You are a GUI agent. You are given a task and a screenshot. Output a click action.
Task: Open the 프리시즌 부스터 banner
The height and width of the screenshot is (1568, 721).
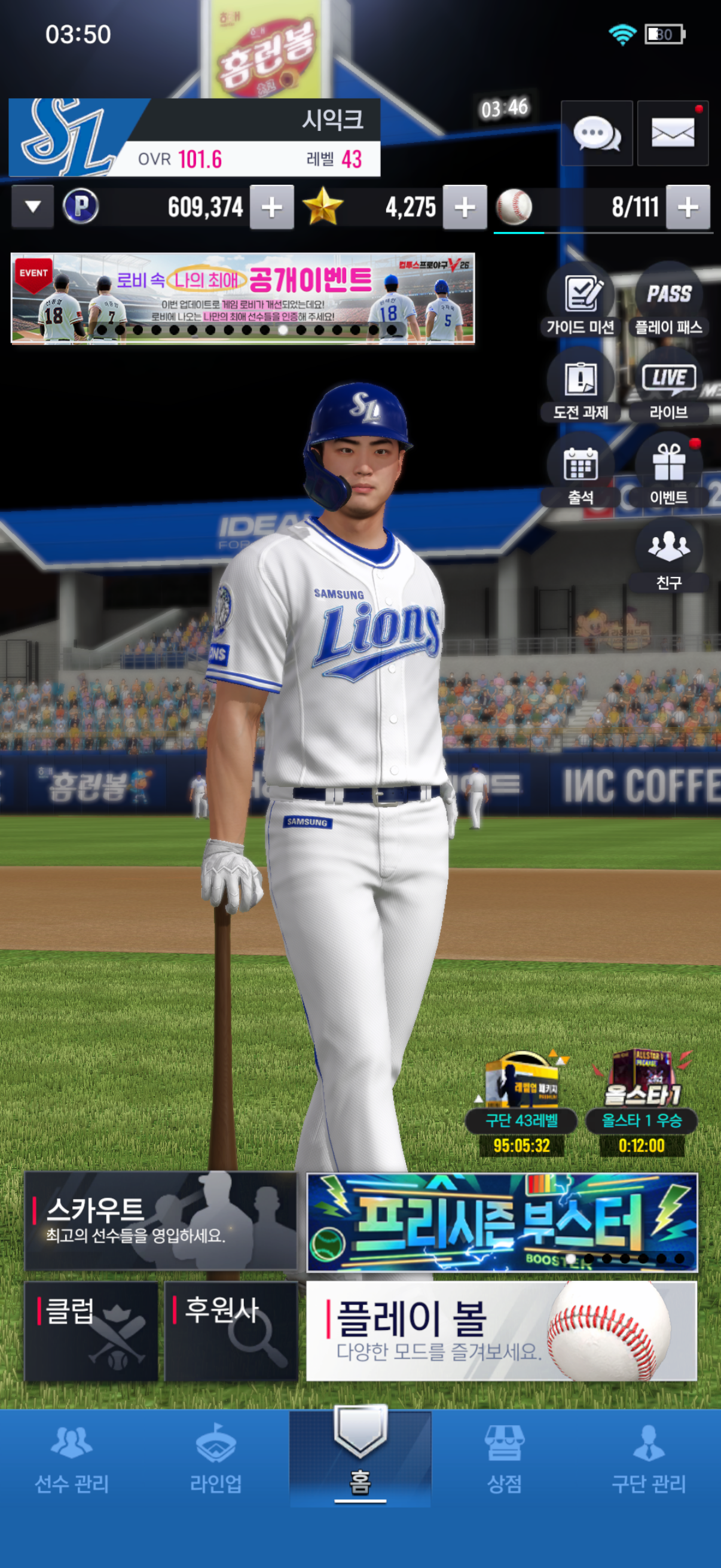pos(502,1222)
